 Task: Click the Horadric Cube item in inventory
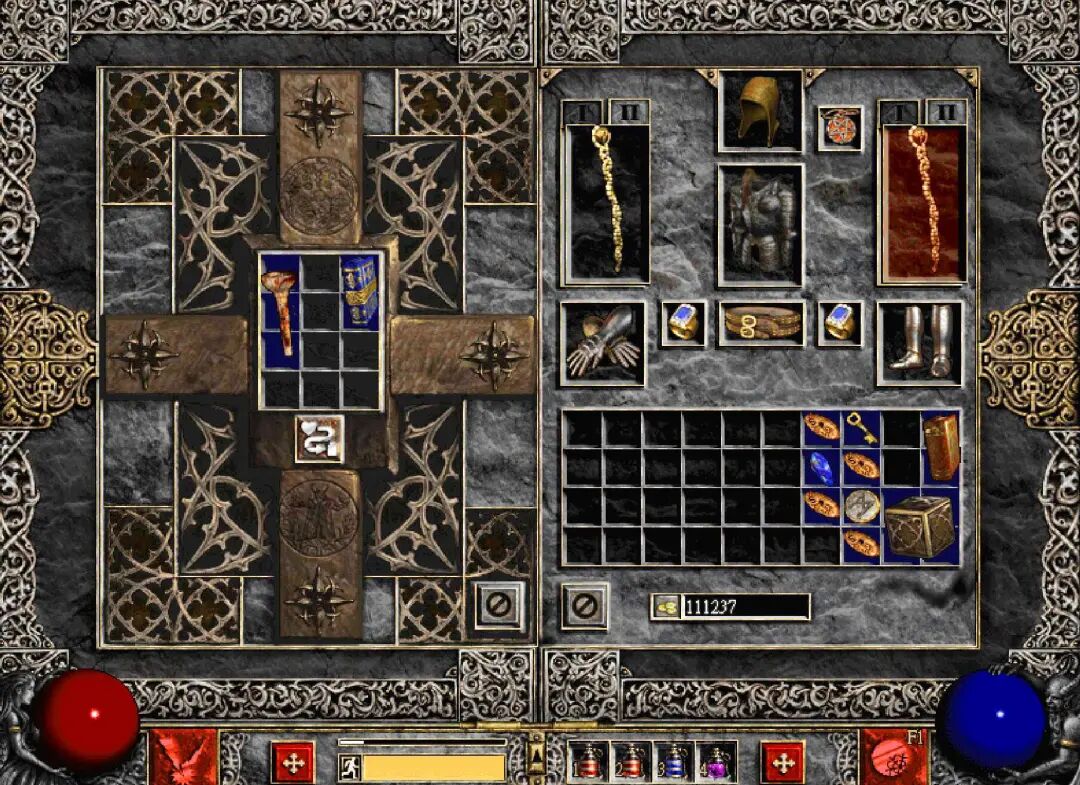pyautogui.click(x=920, y=526)
